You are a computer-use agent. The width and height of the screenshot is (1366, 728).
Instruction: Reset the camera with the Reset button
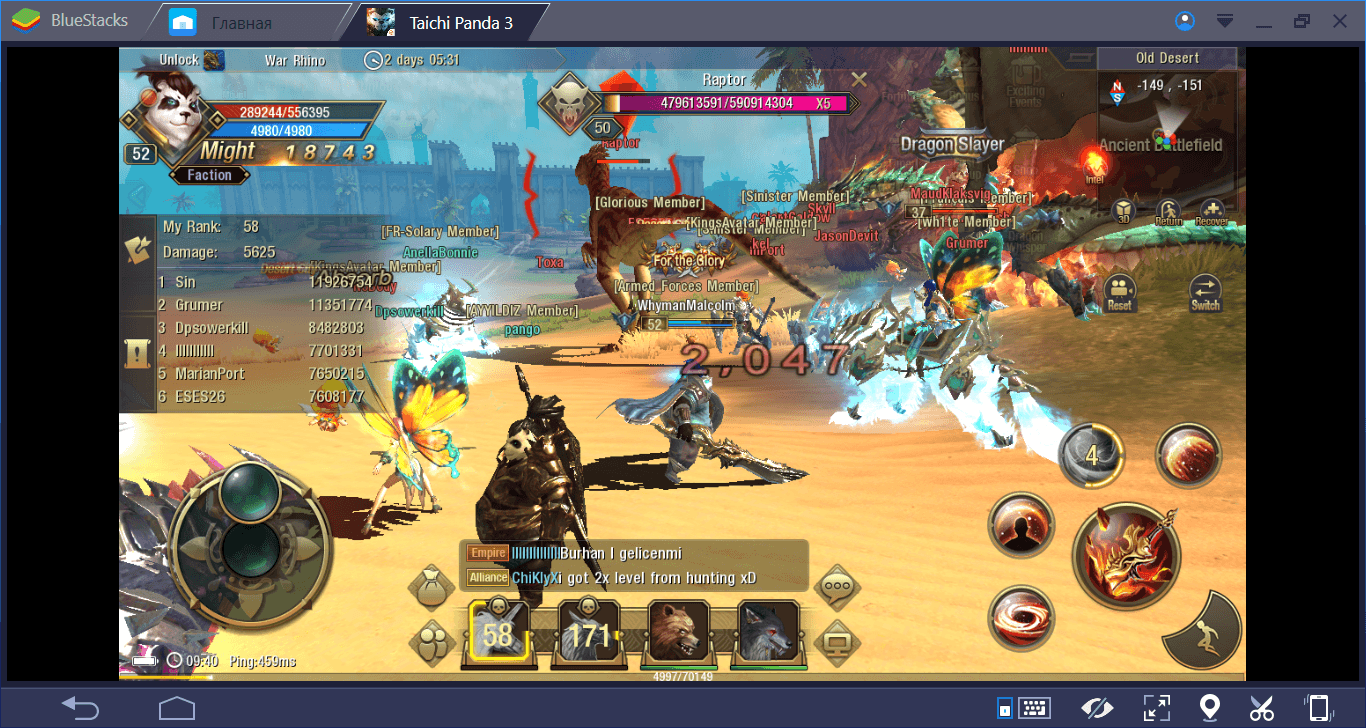pyautogui.click(x=1120, y=292)
